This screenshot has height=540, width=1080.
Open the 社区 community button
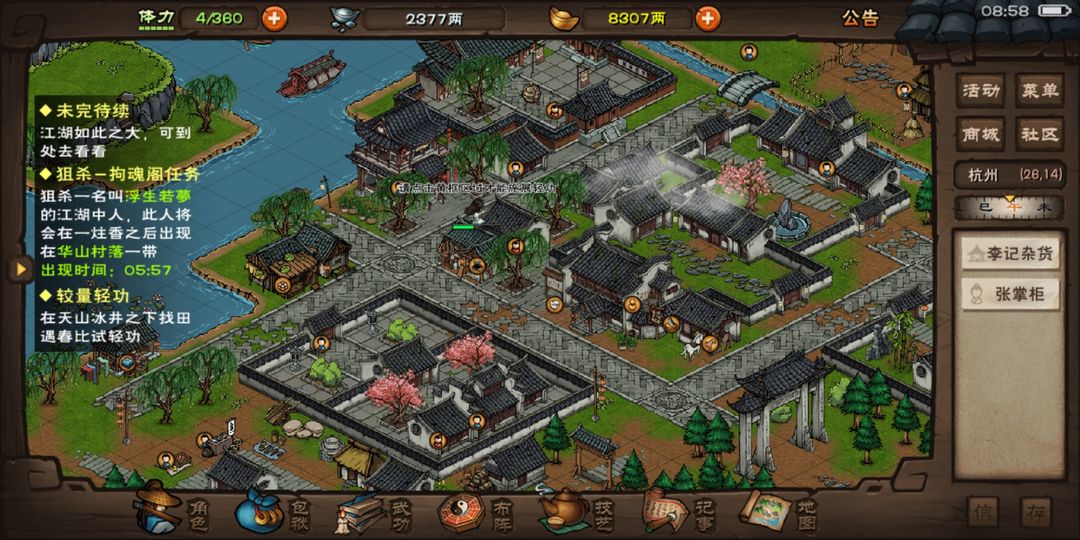pyautogui.click(x=1039, y=134)
